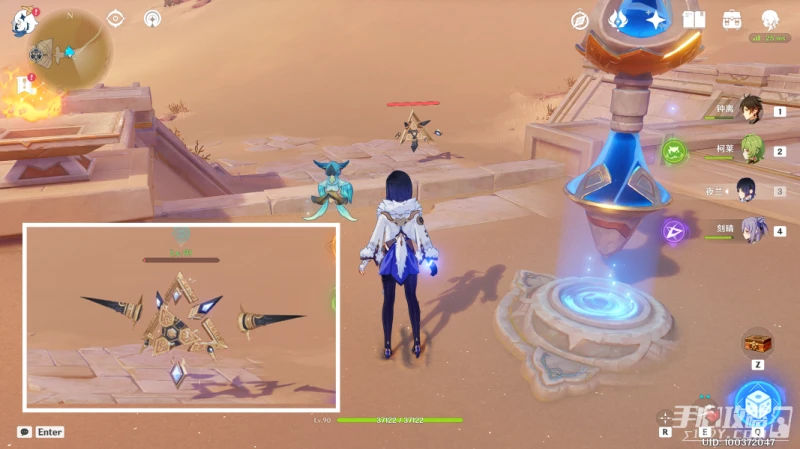The width and height of the screenshot is (800, 449).
Task: Open the compass icon in top bar
Action: coord(580,19)
